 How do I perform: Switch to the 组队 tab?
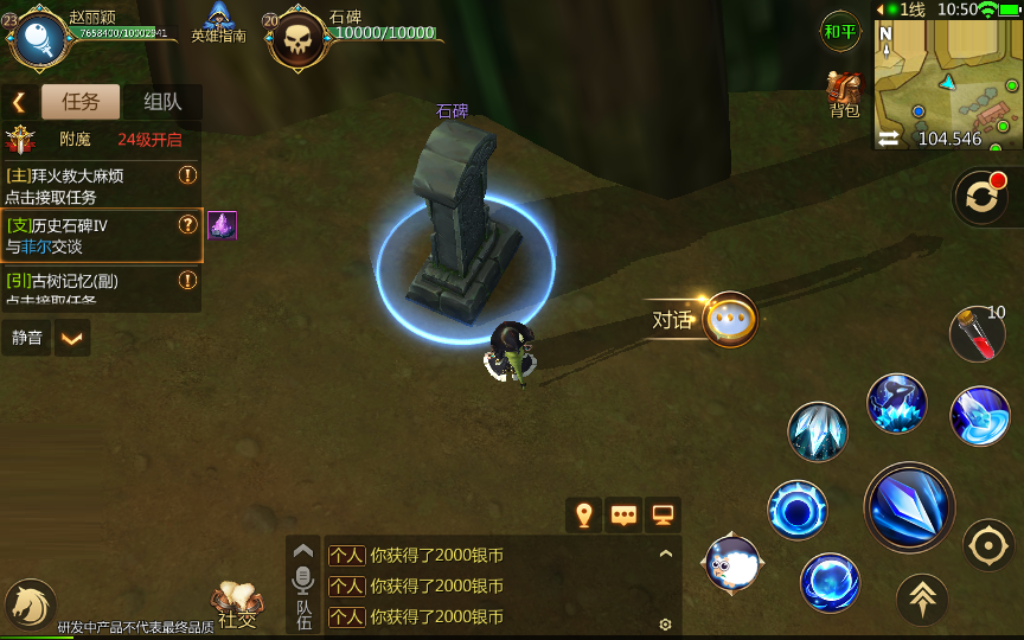(162, 102)
